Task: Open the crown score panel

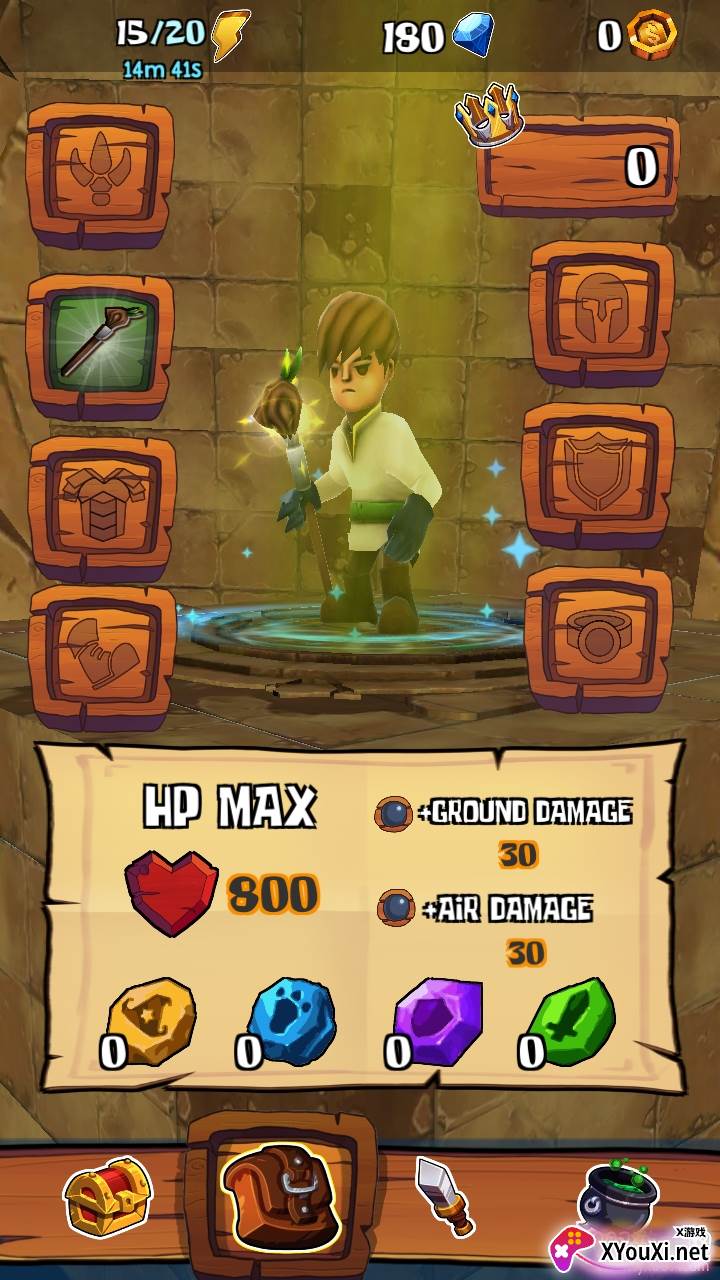Action: [579, 162]
